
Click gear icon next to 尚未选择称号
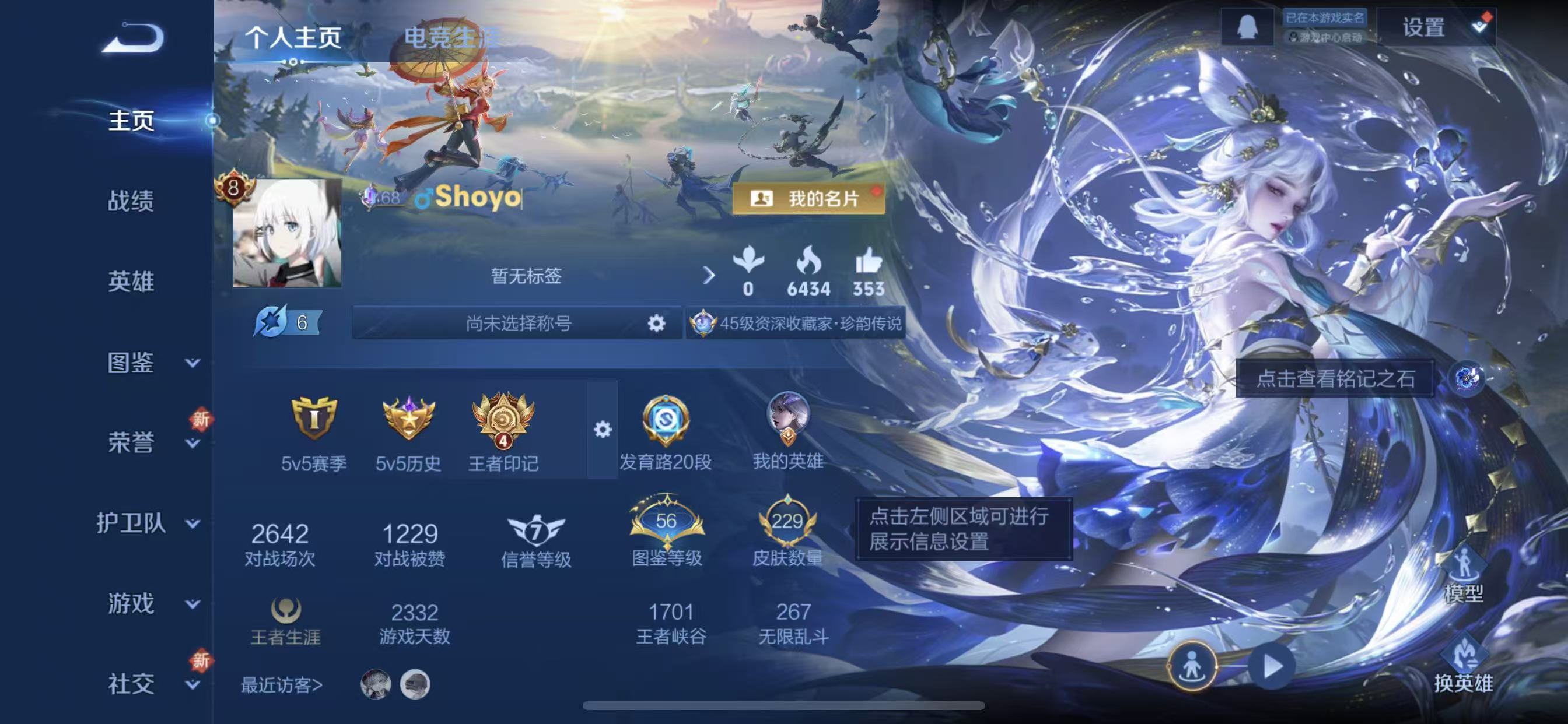[x=656, y=324]
